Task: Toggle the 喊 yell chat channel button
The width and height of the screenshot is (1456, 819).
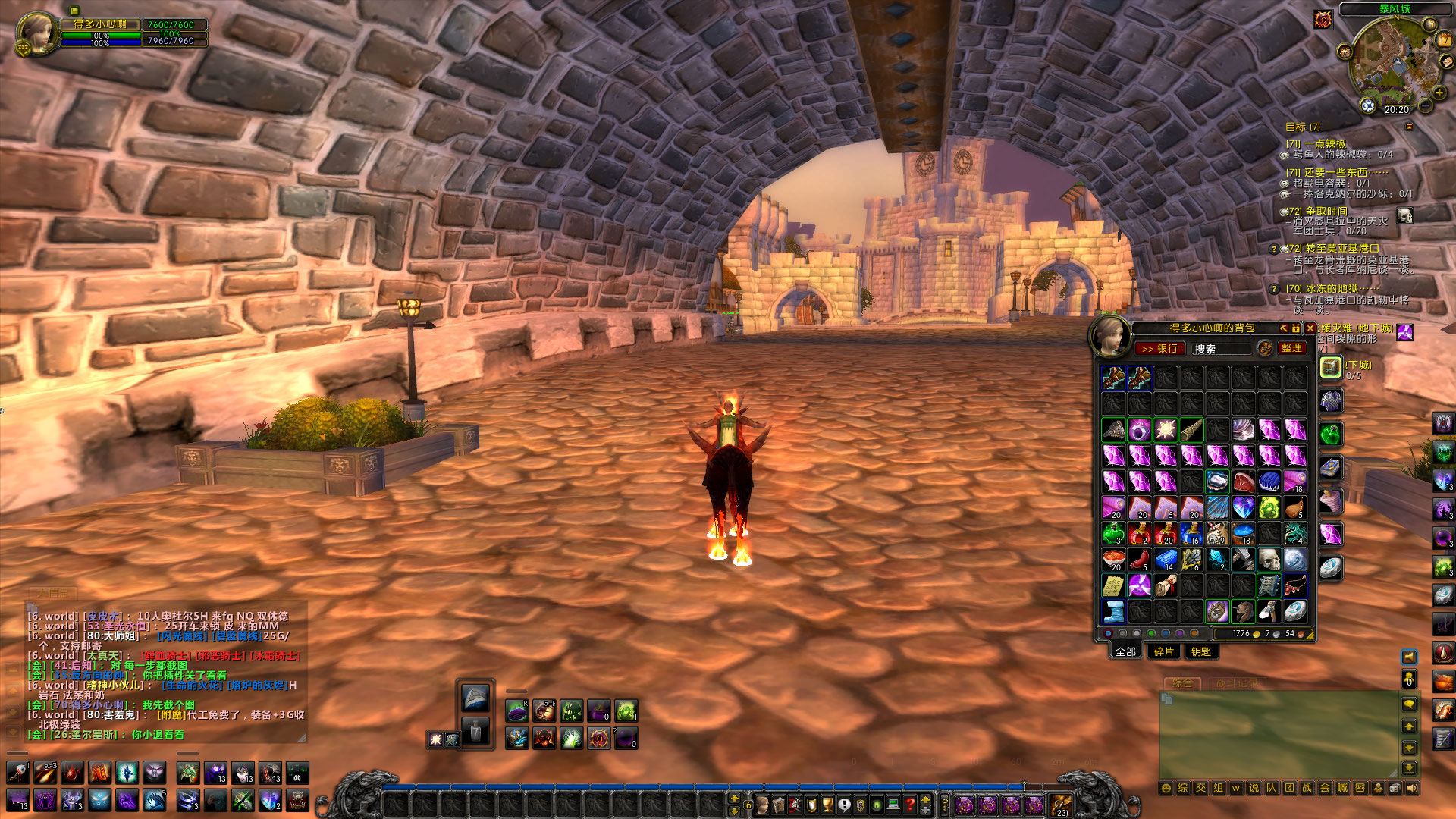Action: point(1342,789)
